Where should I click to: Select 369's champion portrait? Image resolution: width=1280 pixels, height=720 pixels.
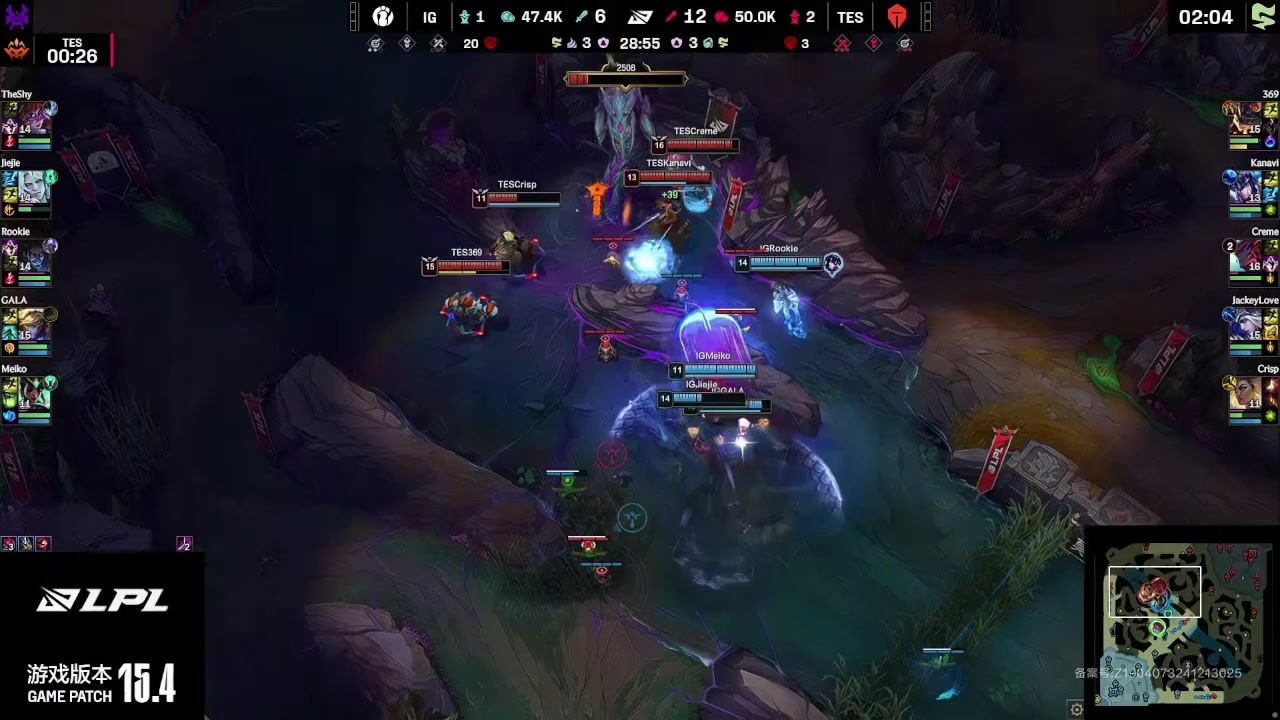pos(1246,118)
